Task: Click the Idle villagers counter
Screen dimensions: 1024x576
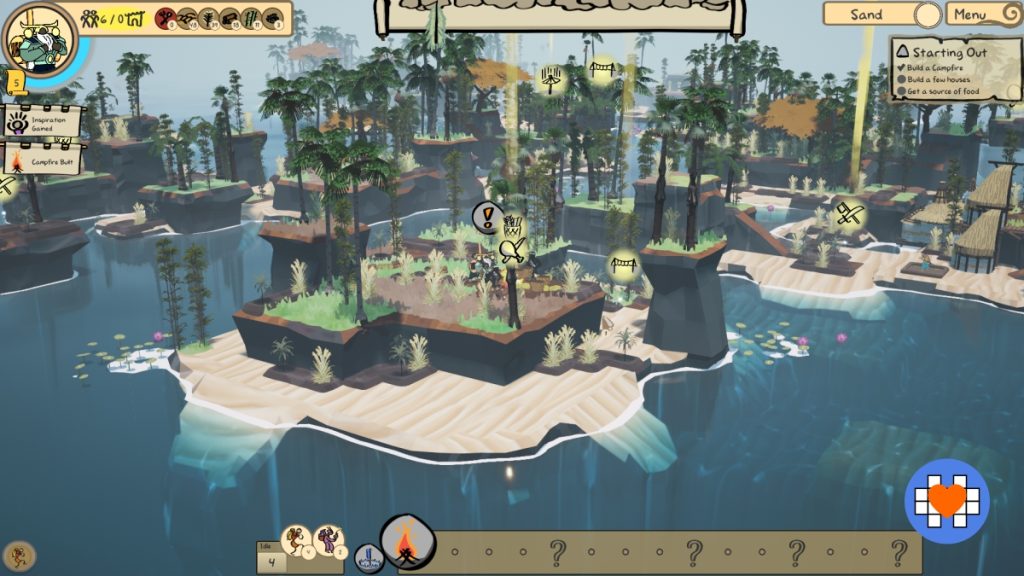Action: click(269, 559)
